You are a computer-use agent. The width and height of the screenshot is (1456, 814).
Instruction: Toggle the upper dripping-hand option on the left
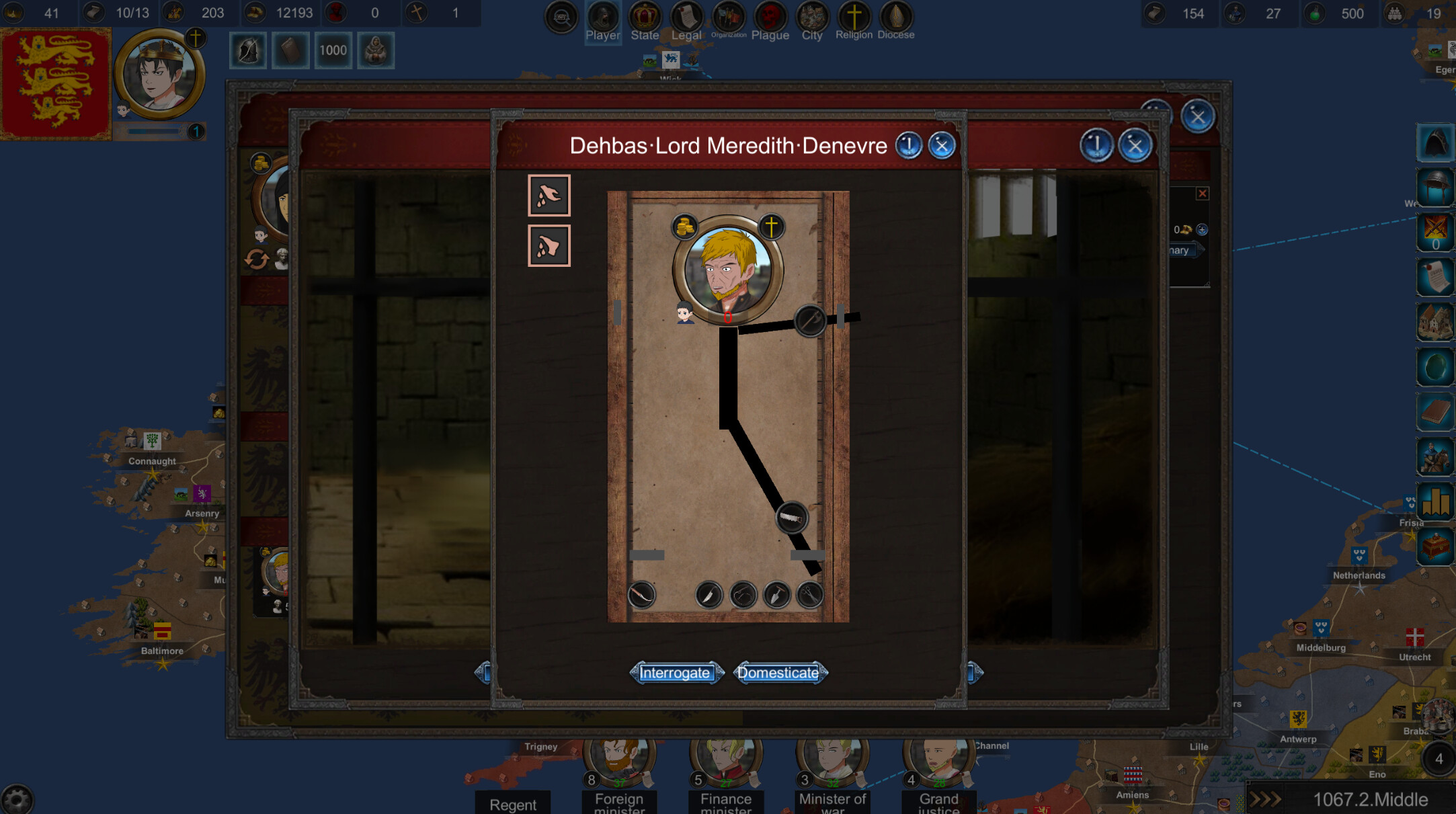[x=549, y=196]
